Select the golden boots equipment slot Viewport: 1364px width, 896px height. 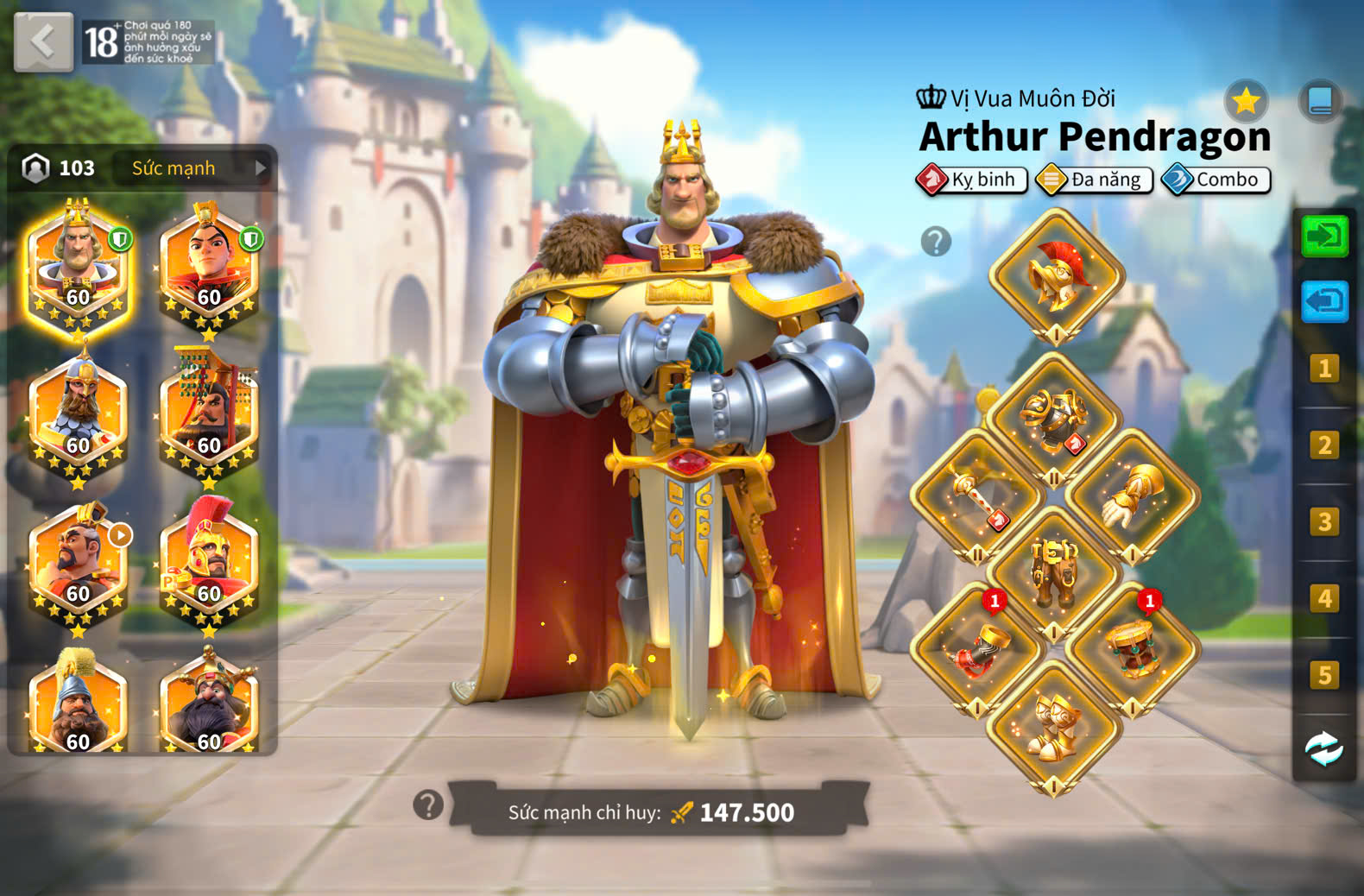[x=1054, y=728]
